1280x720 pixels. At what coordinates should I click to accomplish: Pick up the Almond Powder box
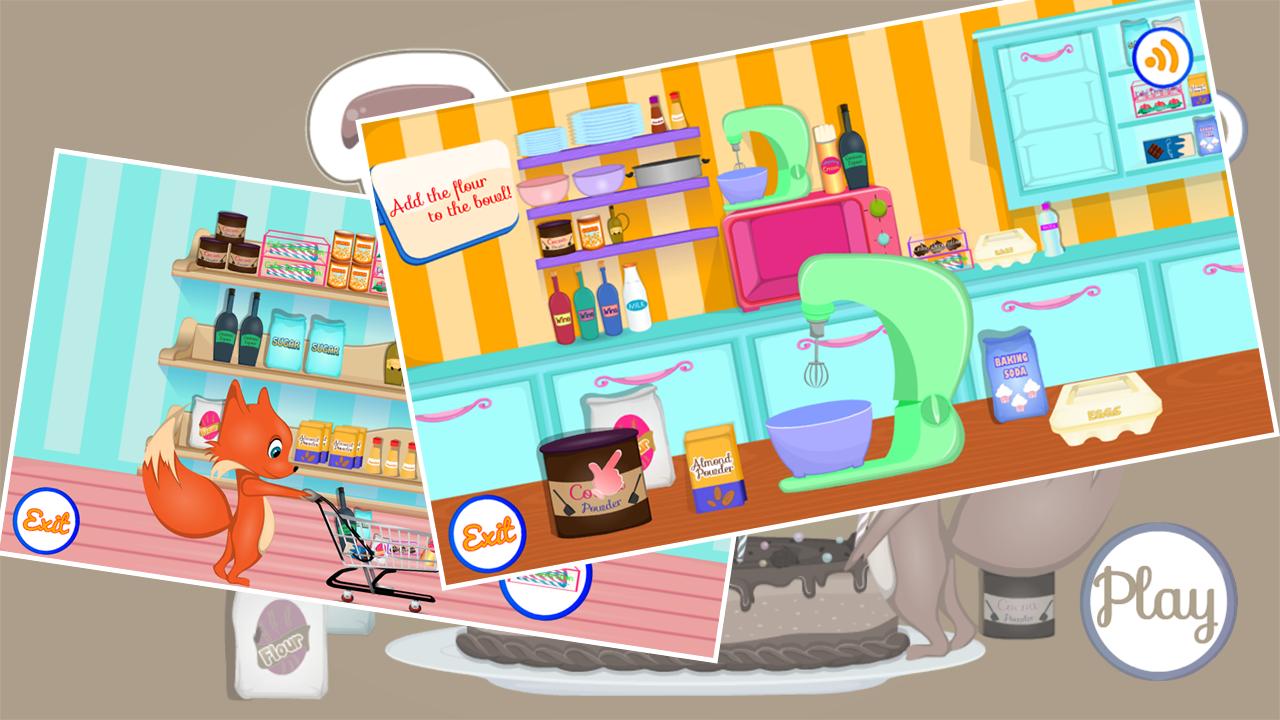(x=714, y=470)
